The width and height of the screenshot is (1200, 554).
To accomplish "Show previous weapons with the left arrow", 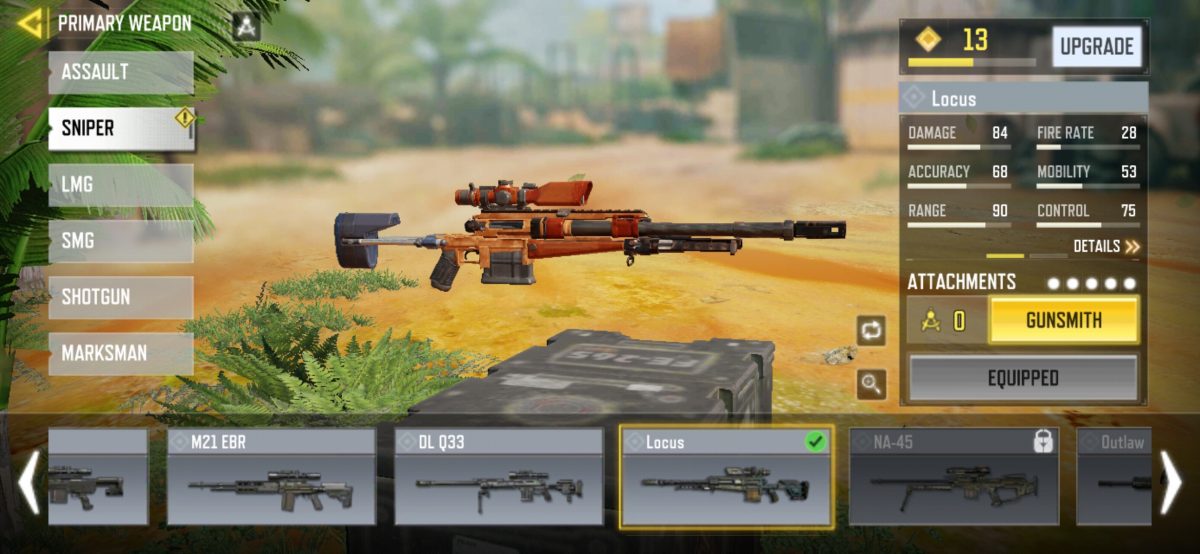I will (x=28, y=482).
